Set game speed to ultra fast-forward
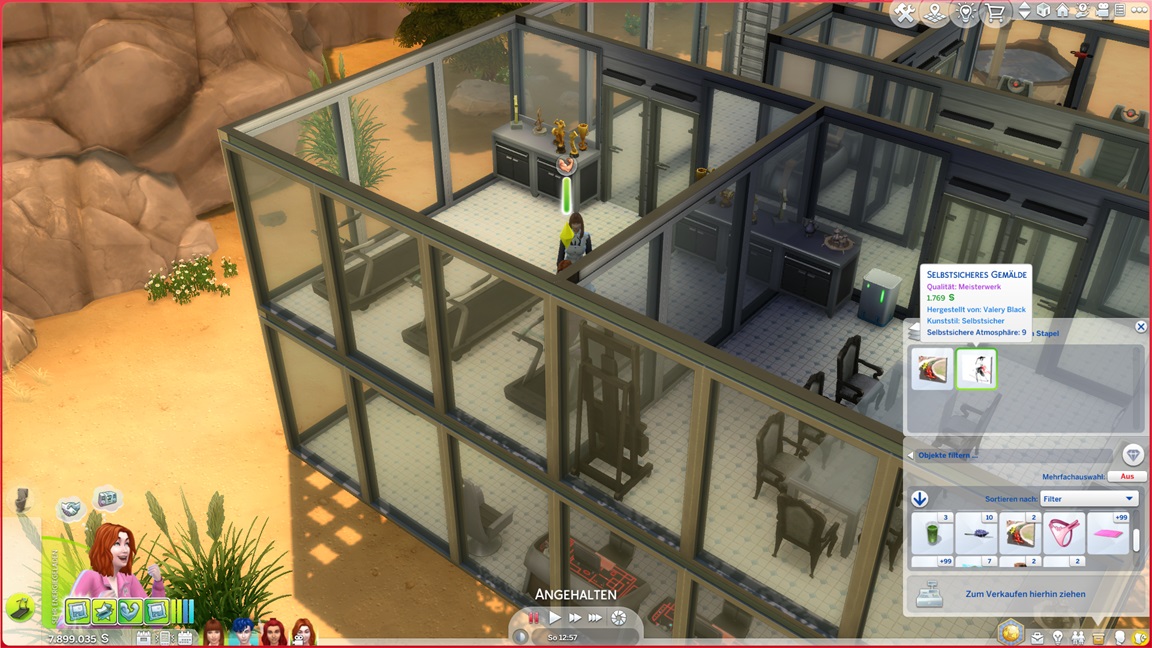The height and width of the screenshot is (648, 1152). pos(596,618)
